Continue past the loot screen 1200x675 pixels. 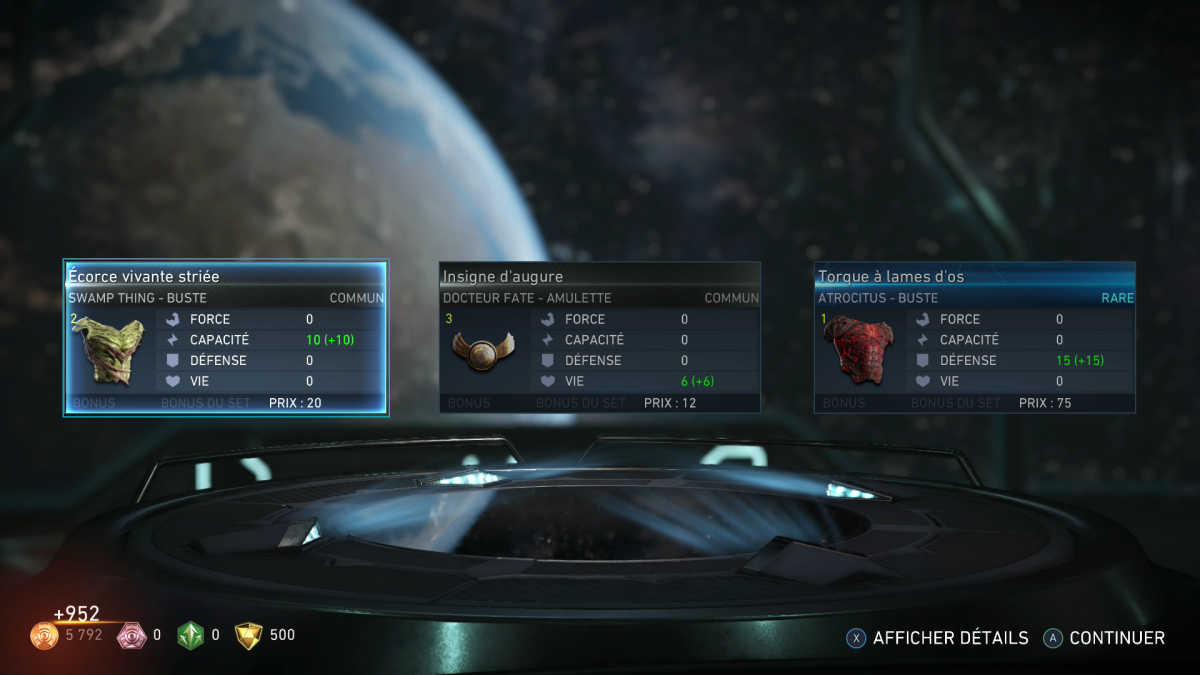click(x=1105, y=638)
